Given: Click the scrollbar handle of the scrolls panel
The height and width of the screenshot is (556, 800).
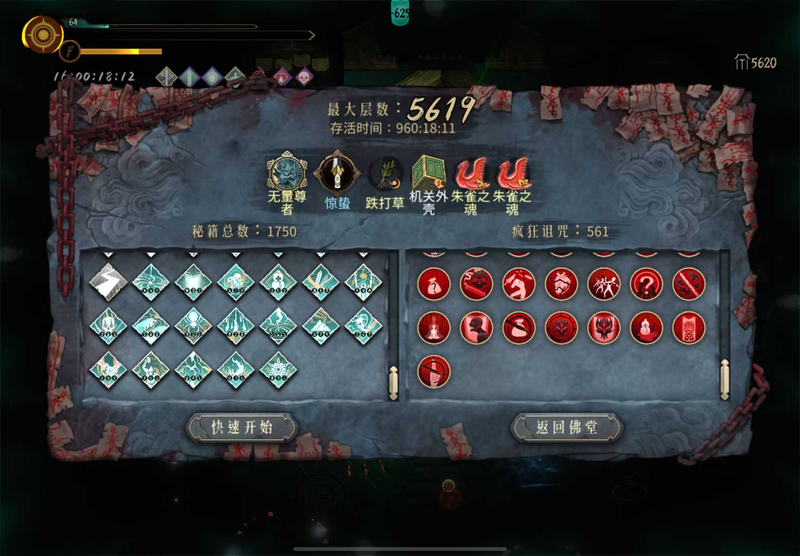Looking at the screenshot, I should [394, 380].
